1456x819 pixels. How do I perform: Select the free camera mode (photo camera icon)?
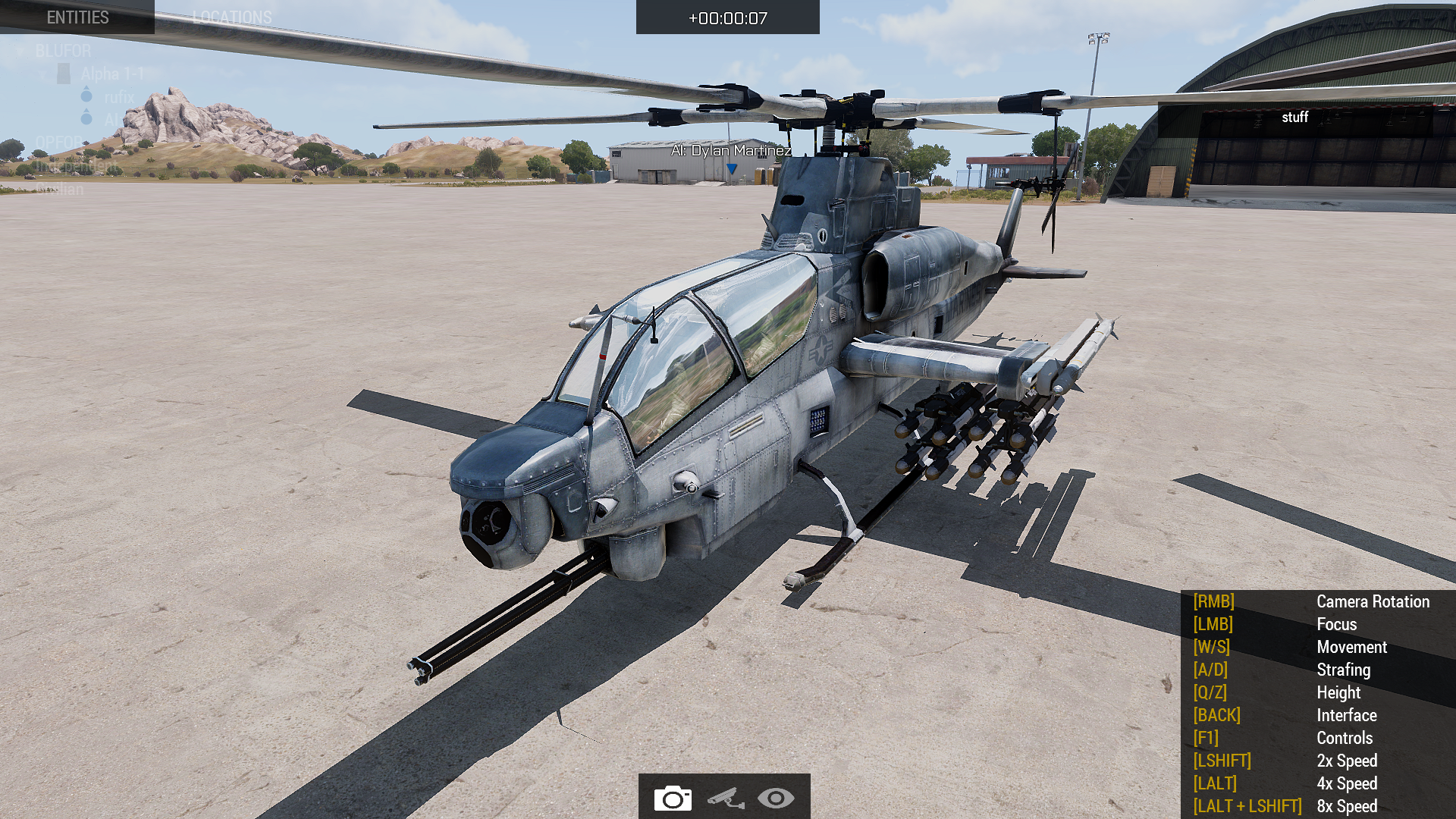pos(672,799)
